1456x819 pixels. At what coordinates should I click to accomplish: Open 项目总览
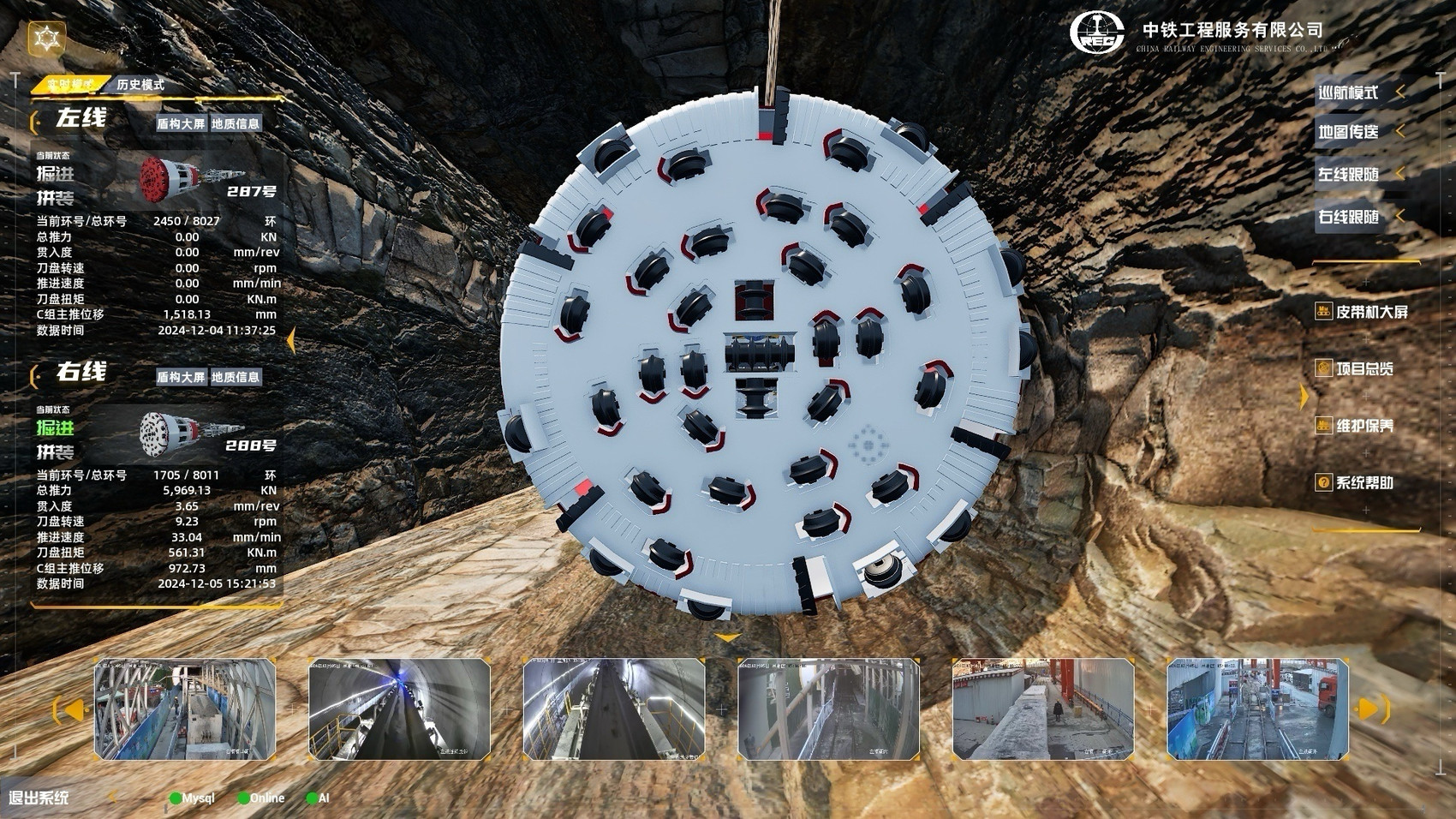pyautogui.click(x=1364, y=369)
